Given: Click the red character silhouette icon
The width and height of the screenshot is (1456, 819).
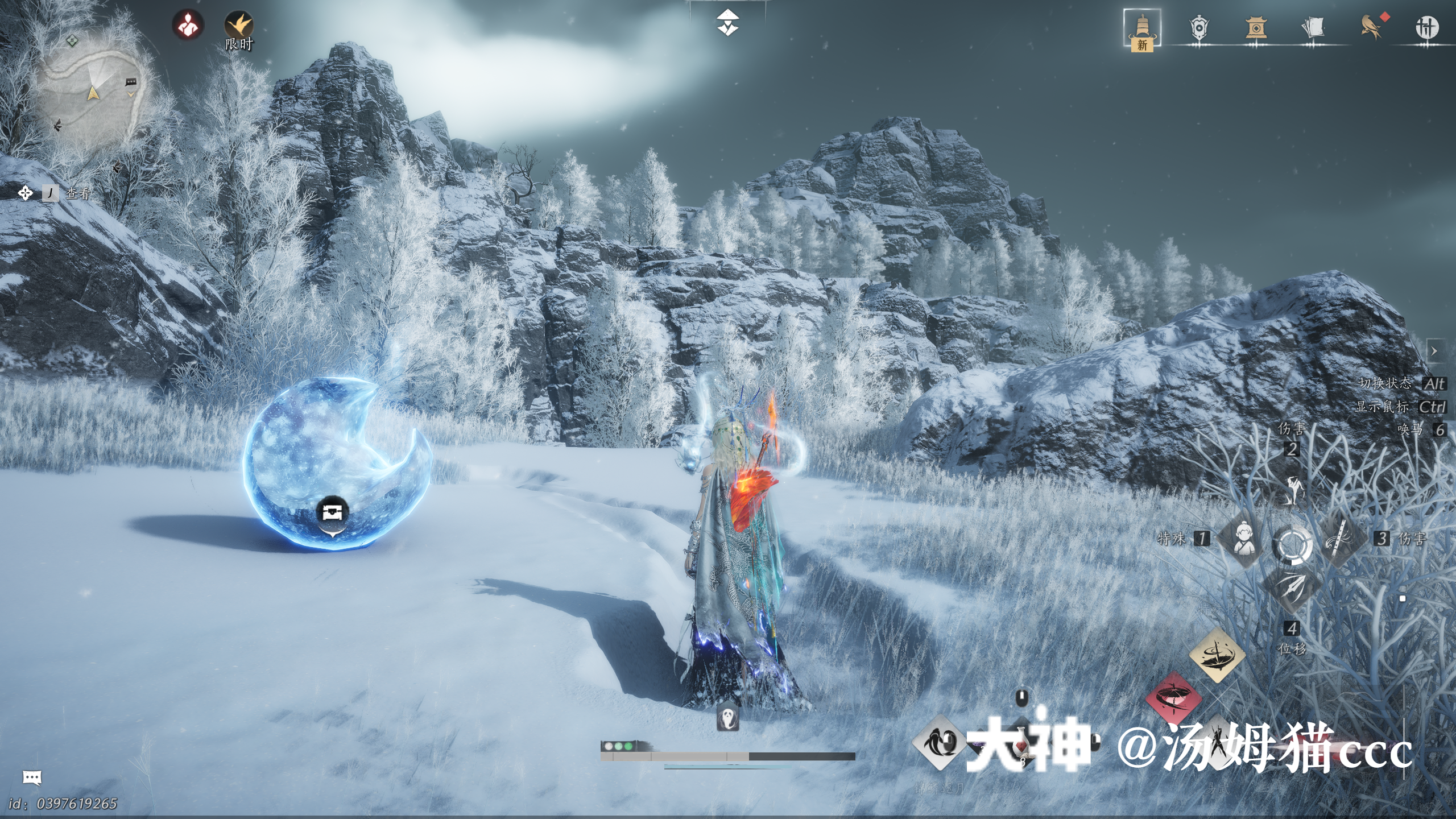Looking at the screenshot, I should (188, 26).
